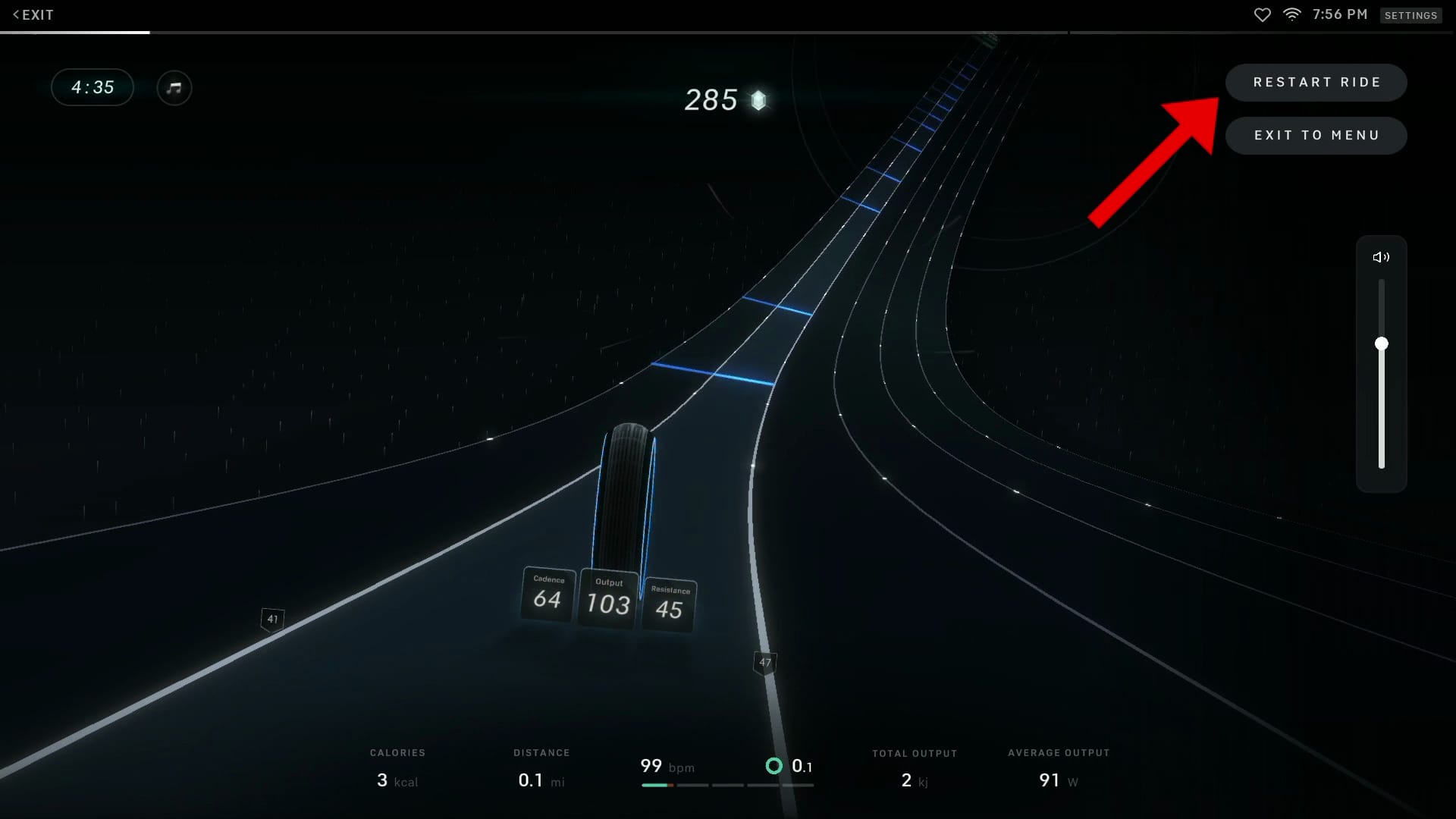Click the volume slider handle
The width and height of the screenshot is (1456, 819).
click(x=1382, y=344)
